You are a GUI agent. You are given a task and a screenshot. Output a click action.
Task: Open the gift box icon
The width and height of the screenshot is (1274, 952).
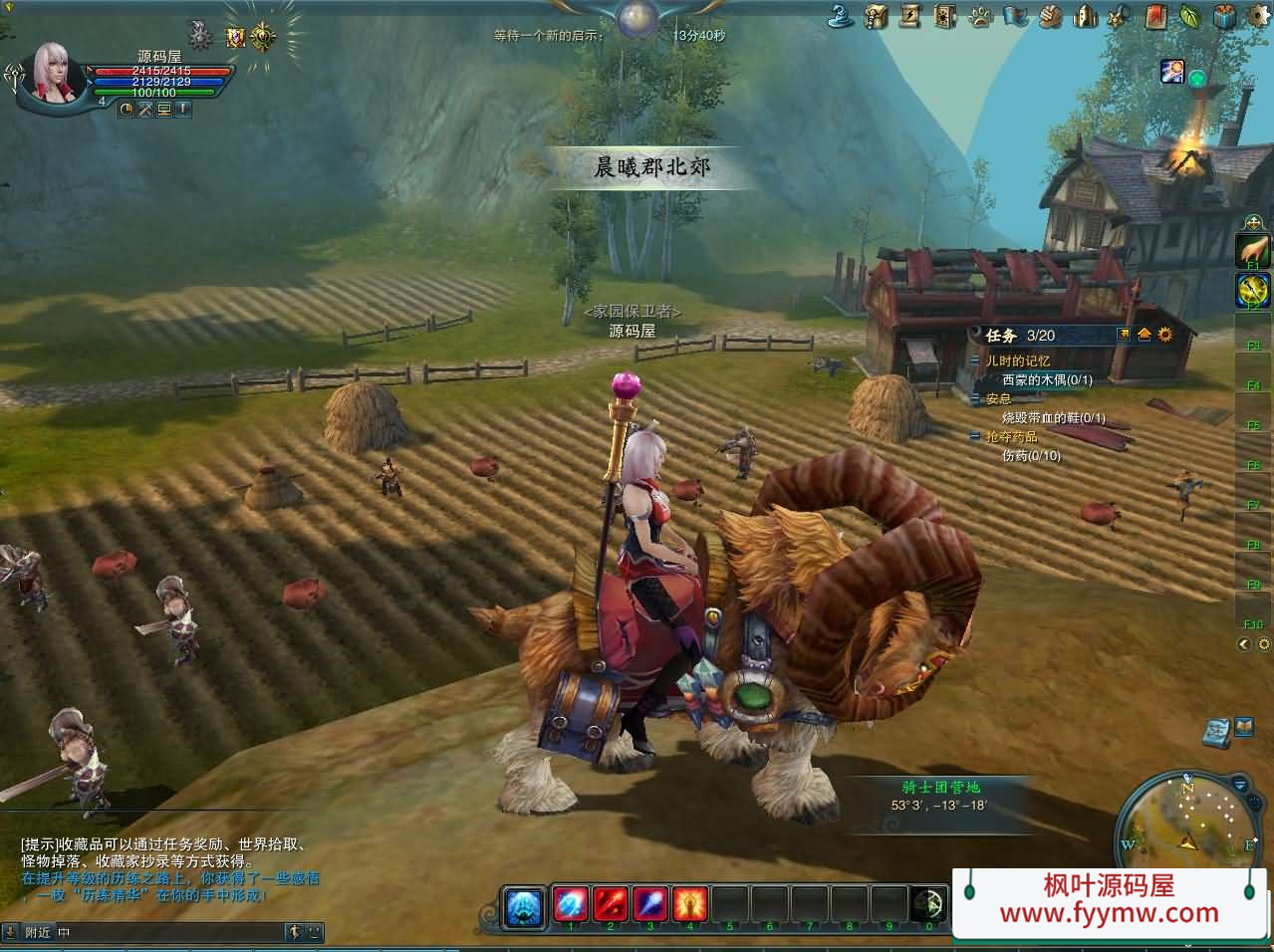(1226, 15)
